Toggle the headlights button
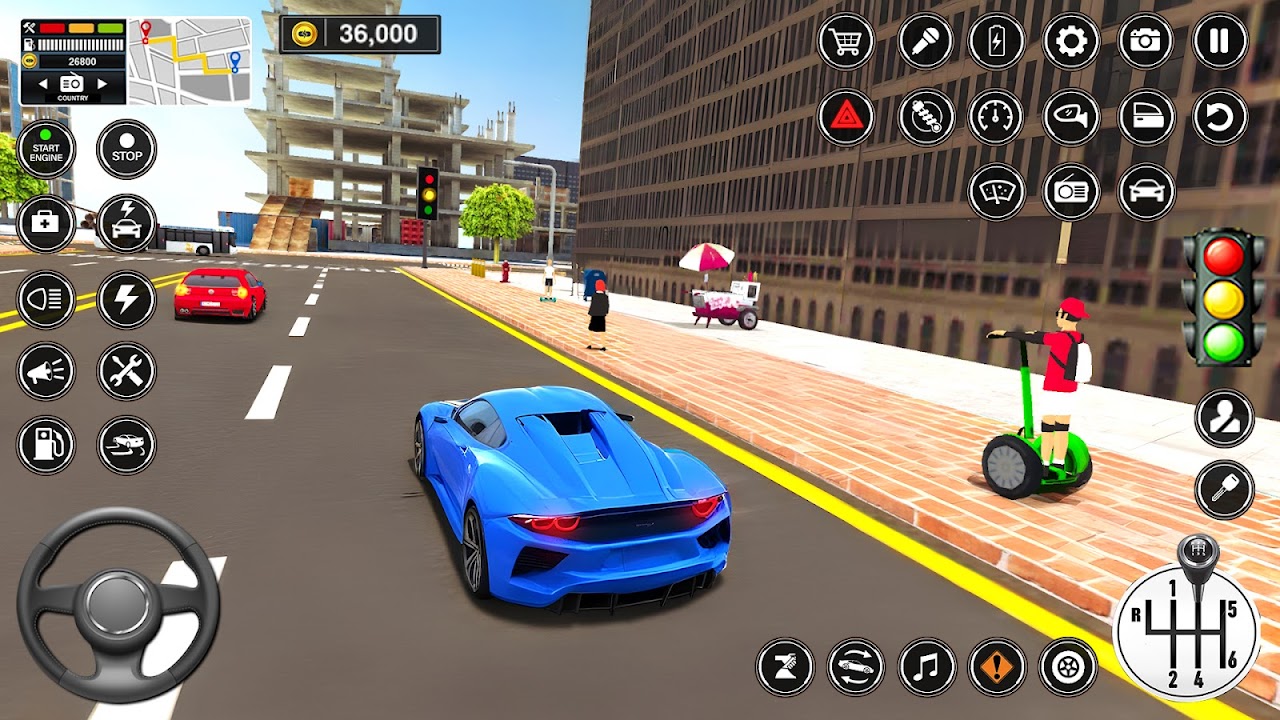1280x720 pixels. pos(46,299)
